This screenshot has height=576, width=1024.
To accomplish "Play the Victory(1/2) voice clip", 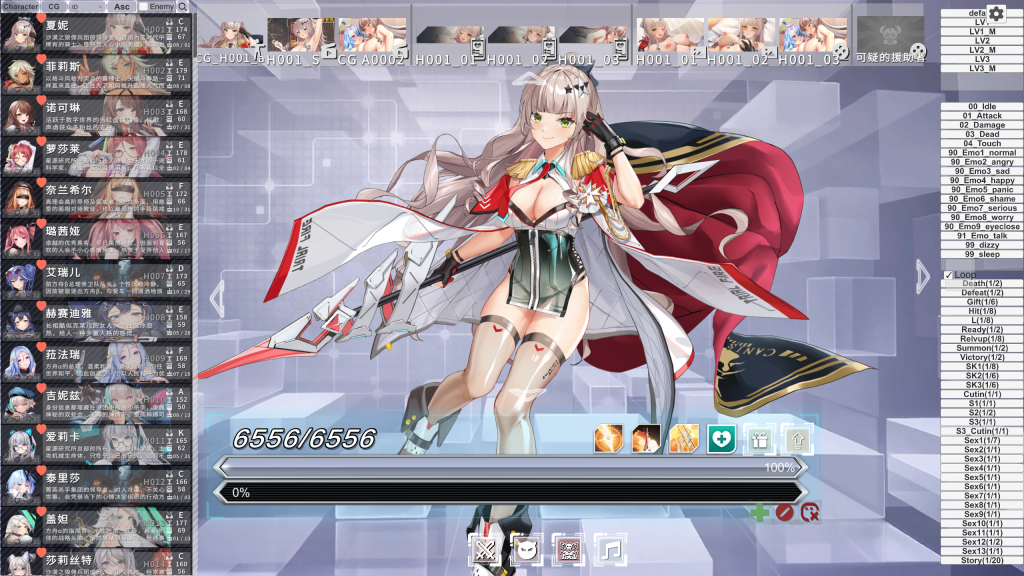I will [x=982, y=357].
